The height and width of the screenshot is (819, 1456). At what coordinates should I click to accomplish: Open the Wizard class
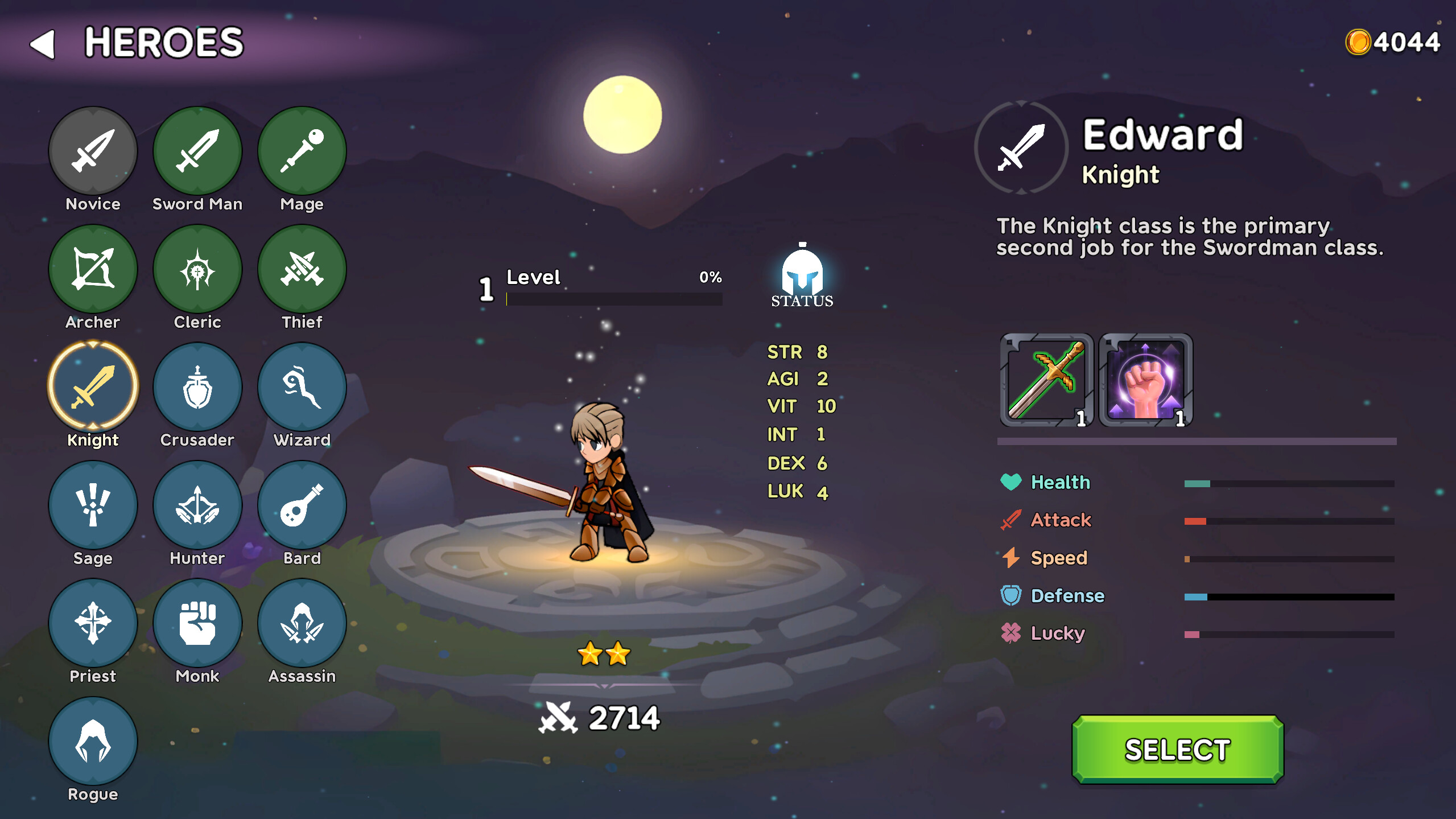click(302, 386)
